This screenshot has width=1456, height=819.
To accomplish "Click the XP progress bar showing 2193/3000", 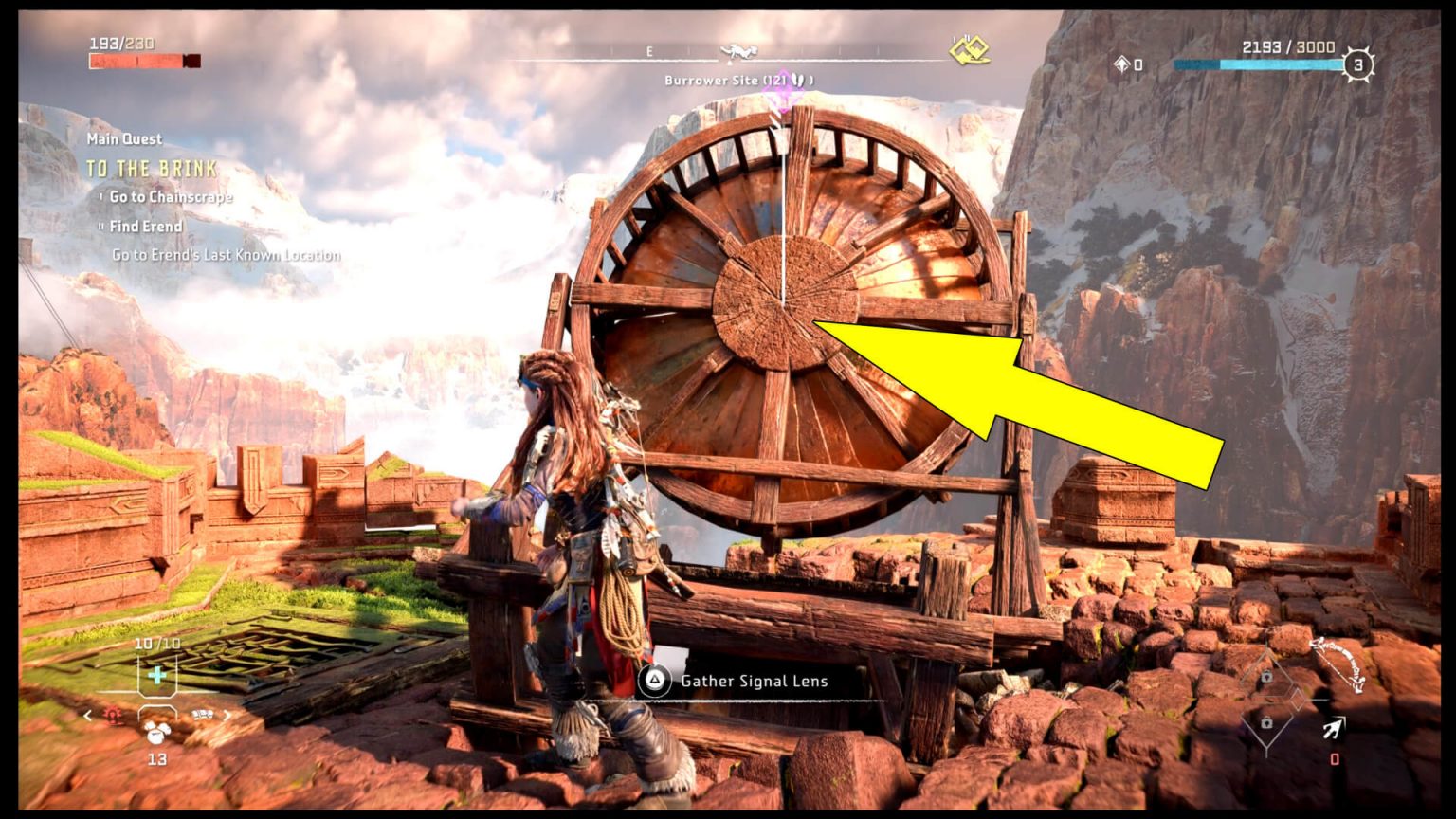I will 1261,64.
